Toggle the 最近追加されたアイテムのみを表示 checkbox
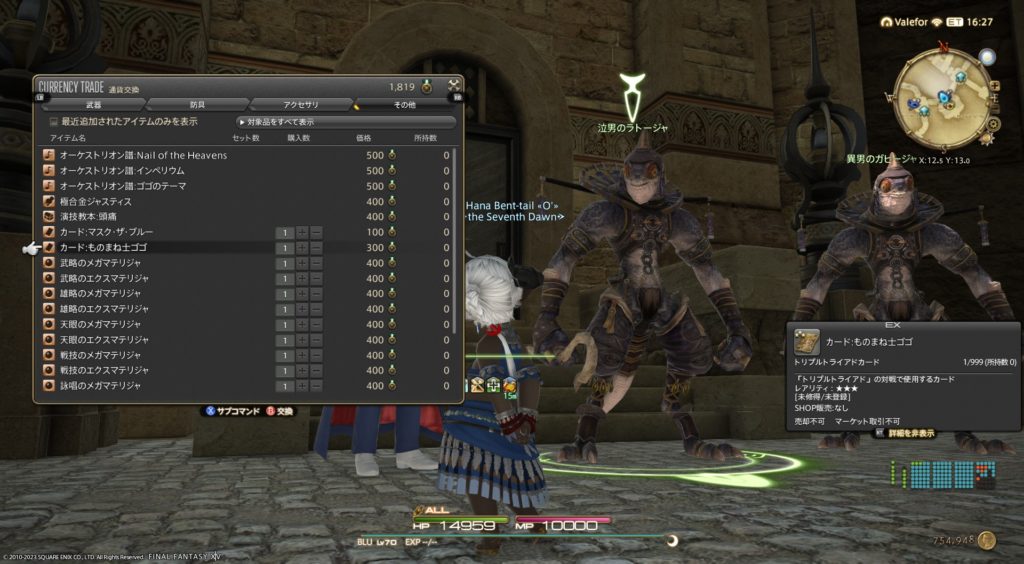Screen dimensions: 1024x564 click(55, 122)
